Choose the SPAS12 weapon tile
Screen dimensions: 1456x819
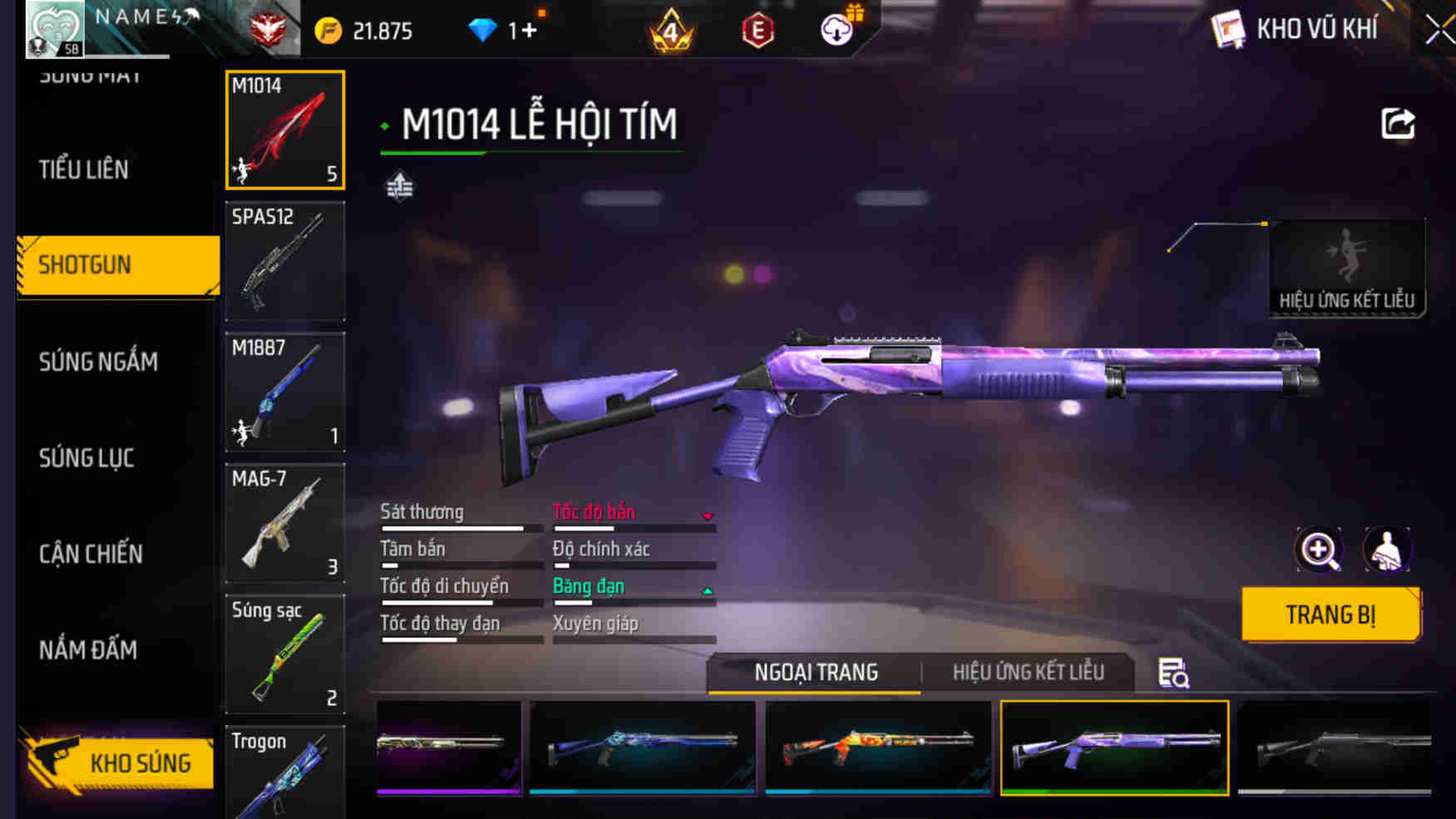[285, 261]
